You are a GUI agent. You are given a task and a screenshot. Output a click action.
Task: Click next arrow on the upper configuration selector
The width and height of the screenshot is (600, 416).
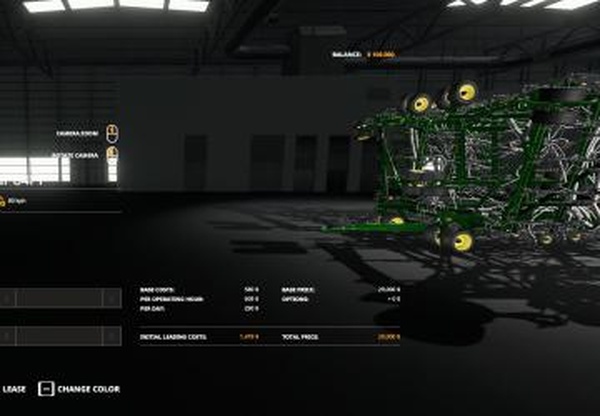111,298
